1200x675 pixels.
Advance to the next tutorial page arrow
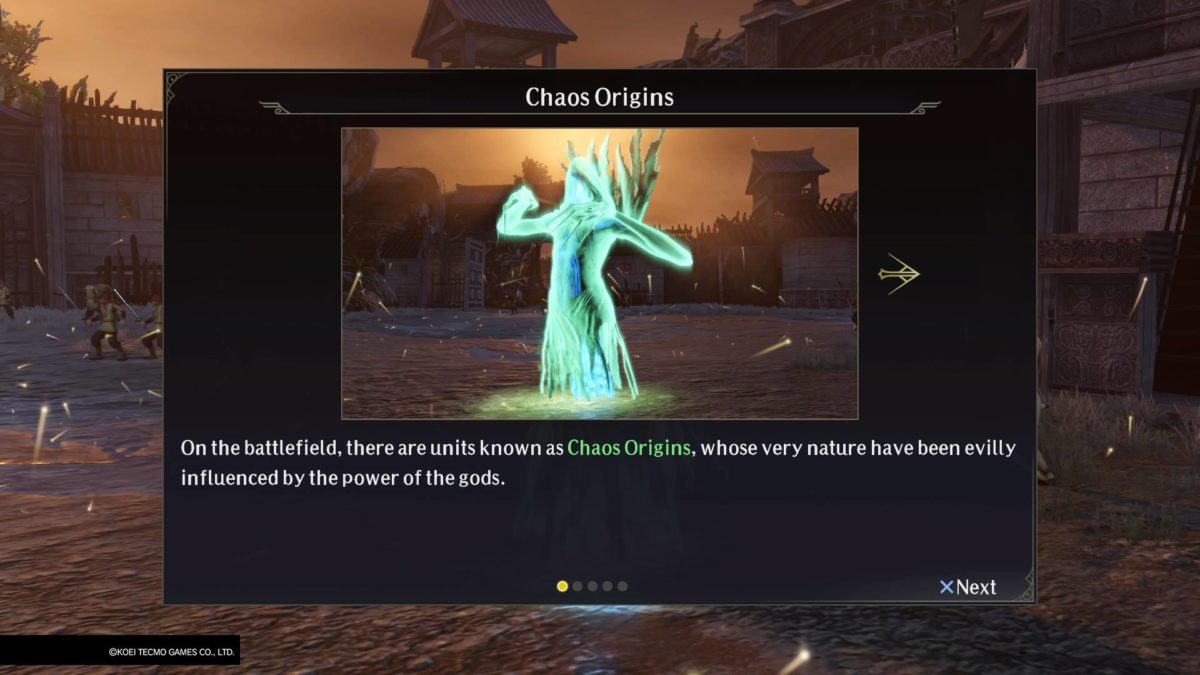pos(899,274)
